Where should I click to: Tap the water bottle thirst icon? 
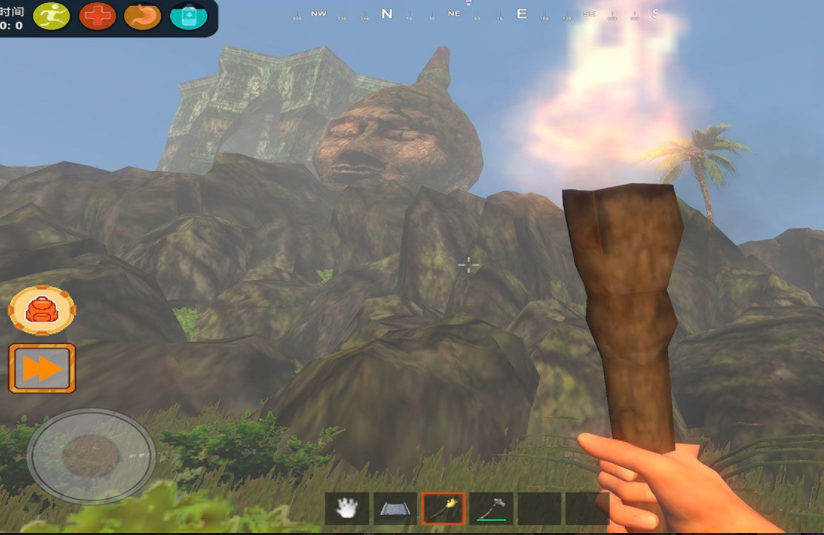188,16
